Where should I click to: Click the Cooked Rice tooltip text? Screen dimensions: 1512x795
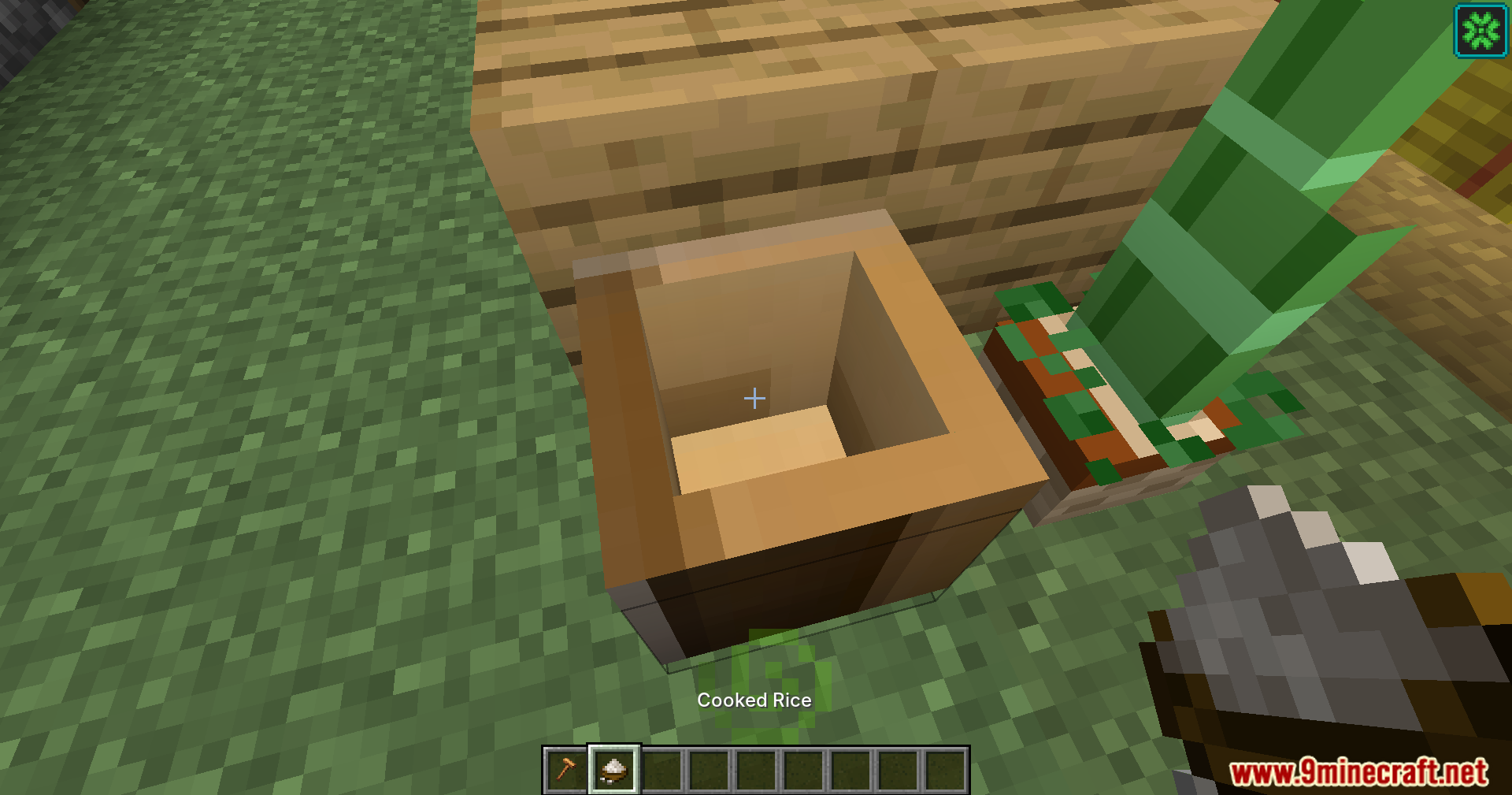pos(754,700)
